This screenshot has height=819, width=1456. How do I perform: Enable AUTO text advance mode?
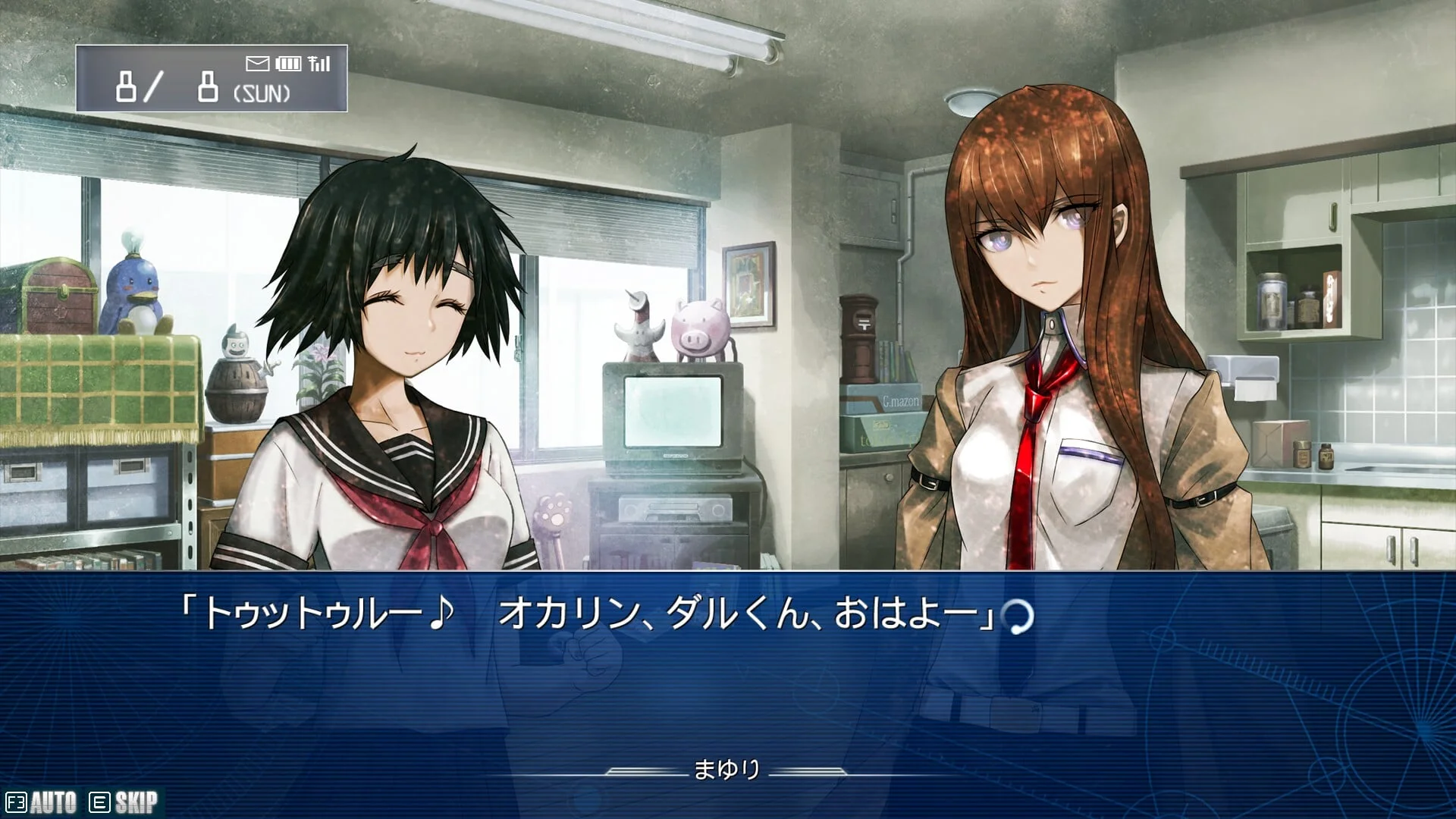tap(42, 802)
